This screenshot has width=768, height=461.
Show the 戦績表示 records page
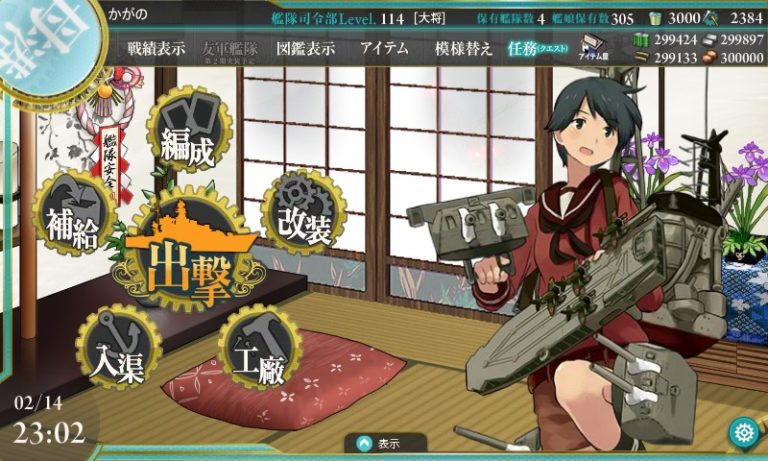[156, 49]
